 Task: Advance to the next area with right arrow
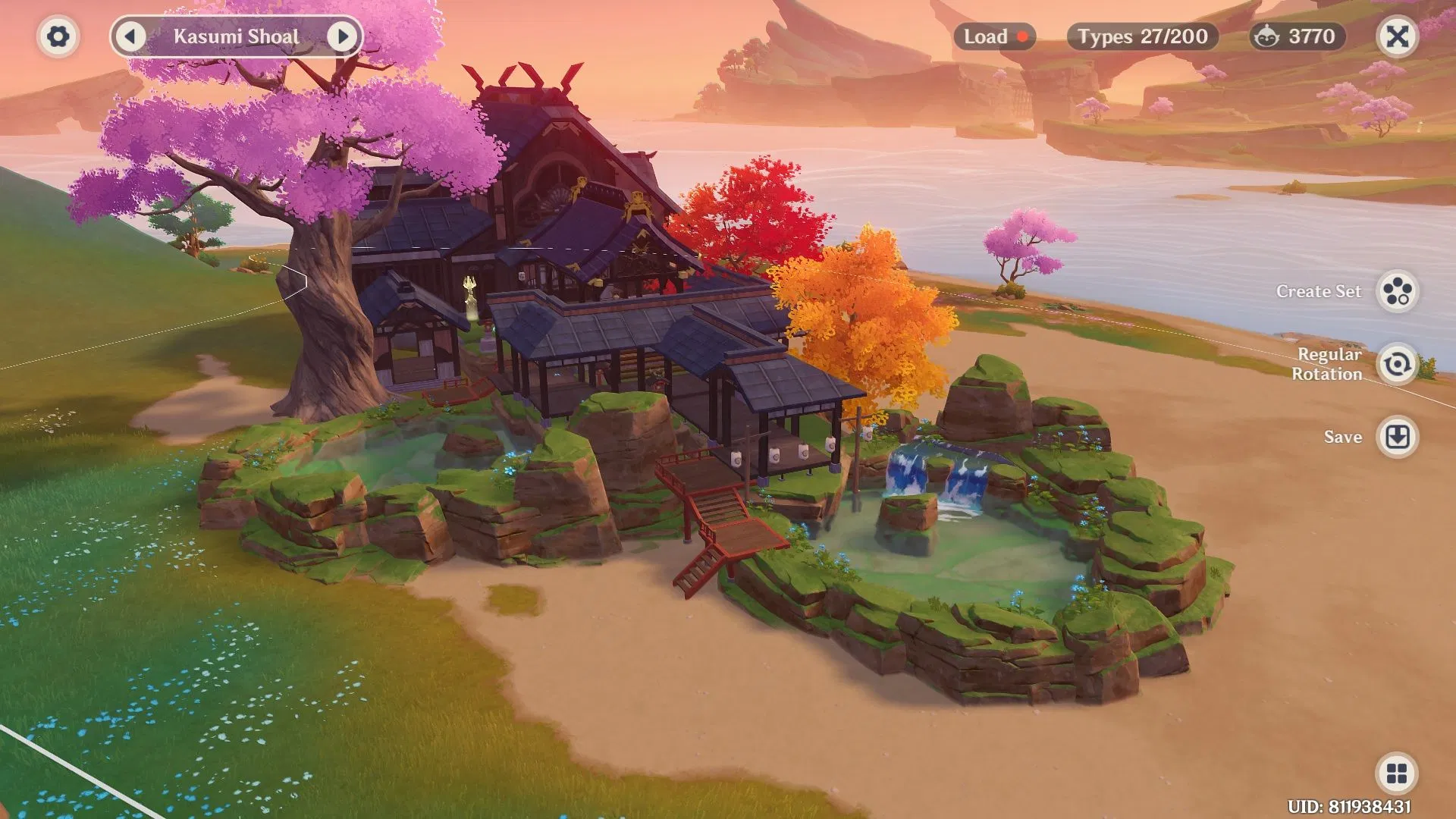coord(345,36)
